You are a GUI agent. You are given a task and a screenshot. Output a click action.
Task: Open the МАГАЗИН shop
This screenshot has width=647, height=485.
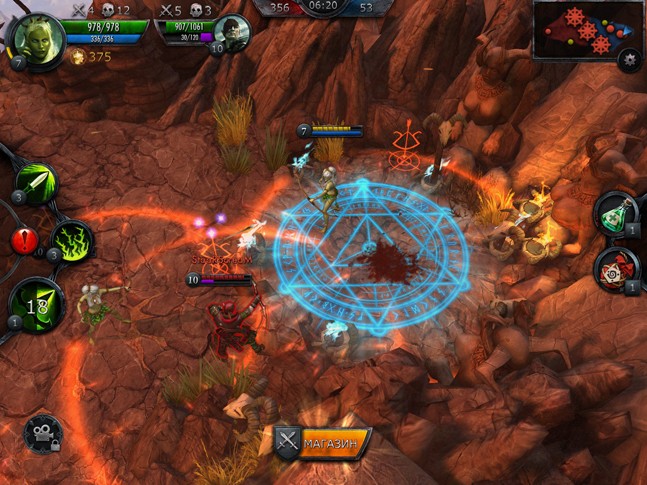click(323, 442)
